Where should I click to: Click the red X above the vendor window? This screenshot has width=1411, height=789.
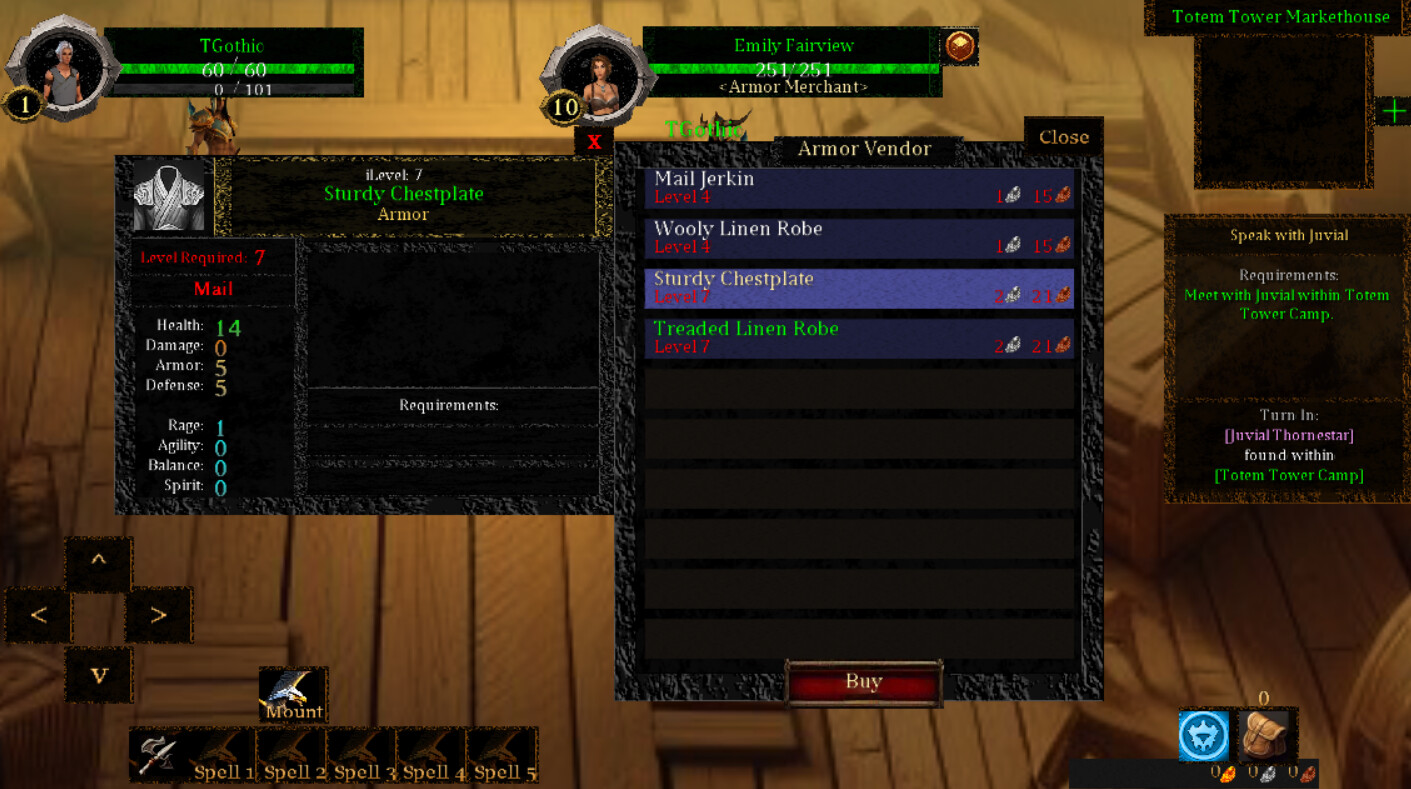click(x=594, y=142)
